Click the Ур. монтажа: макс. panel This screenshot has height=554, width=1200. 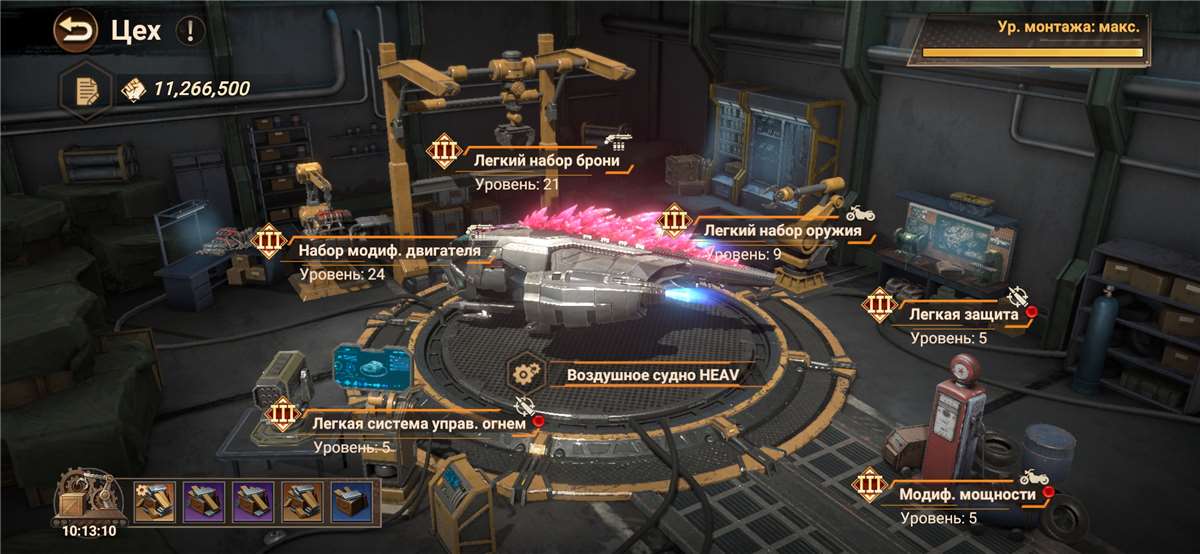(1029, 39)
